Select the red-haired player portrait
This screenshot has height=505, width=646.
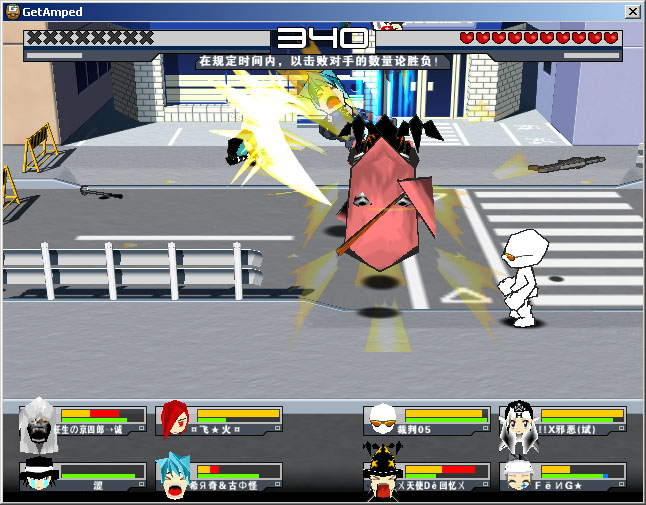click(173, 419)
